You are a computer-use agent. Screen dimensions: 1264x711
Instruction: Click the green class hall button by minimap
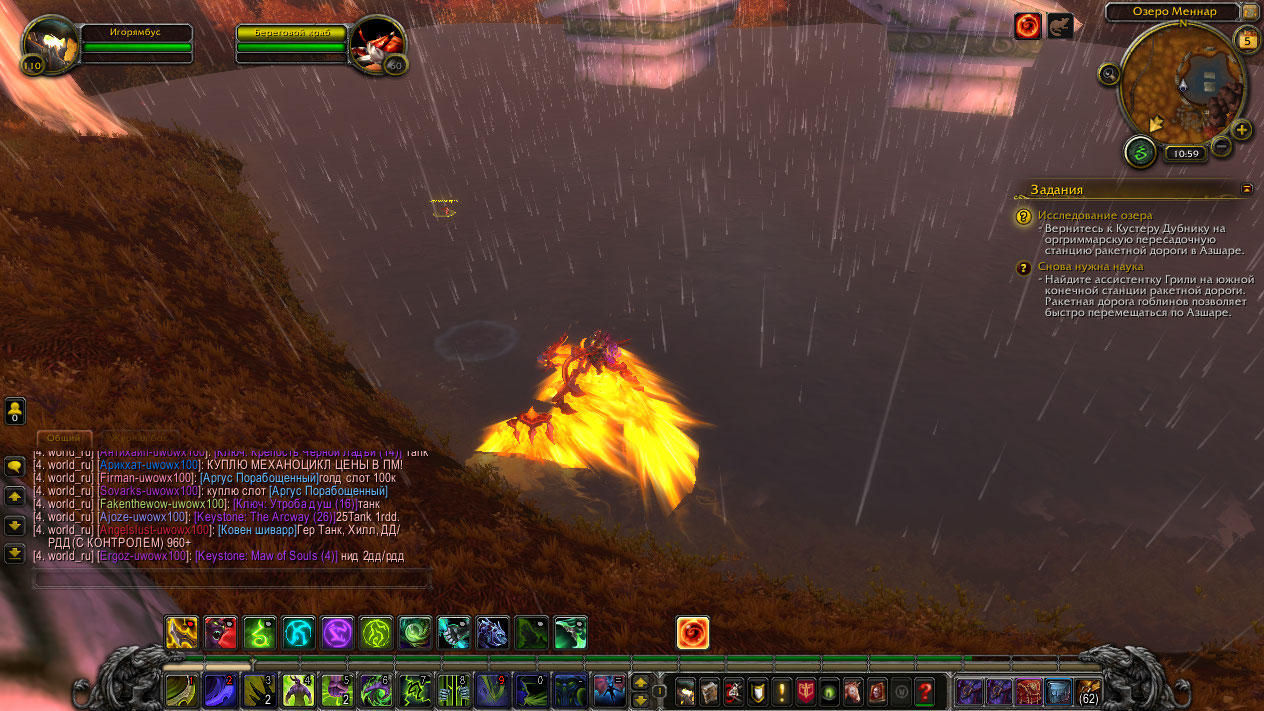1140,153
